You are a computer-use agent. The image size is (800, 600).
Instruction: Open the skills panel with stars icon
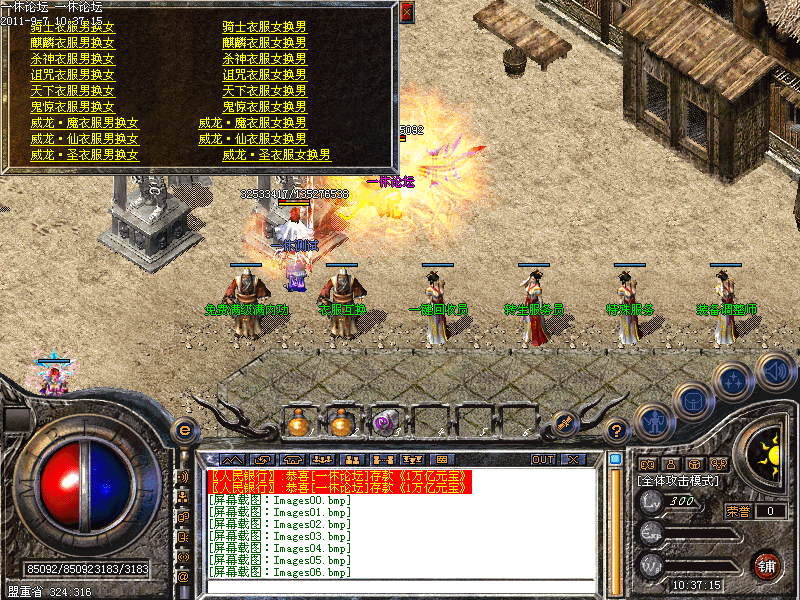tap(734, 380)
